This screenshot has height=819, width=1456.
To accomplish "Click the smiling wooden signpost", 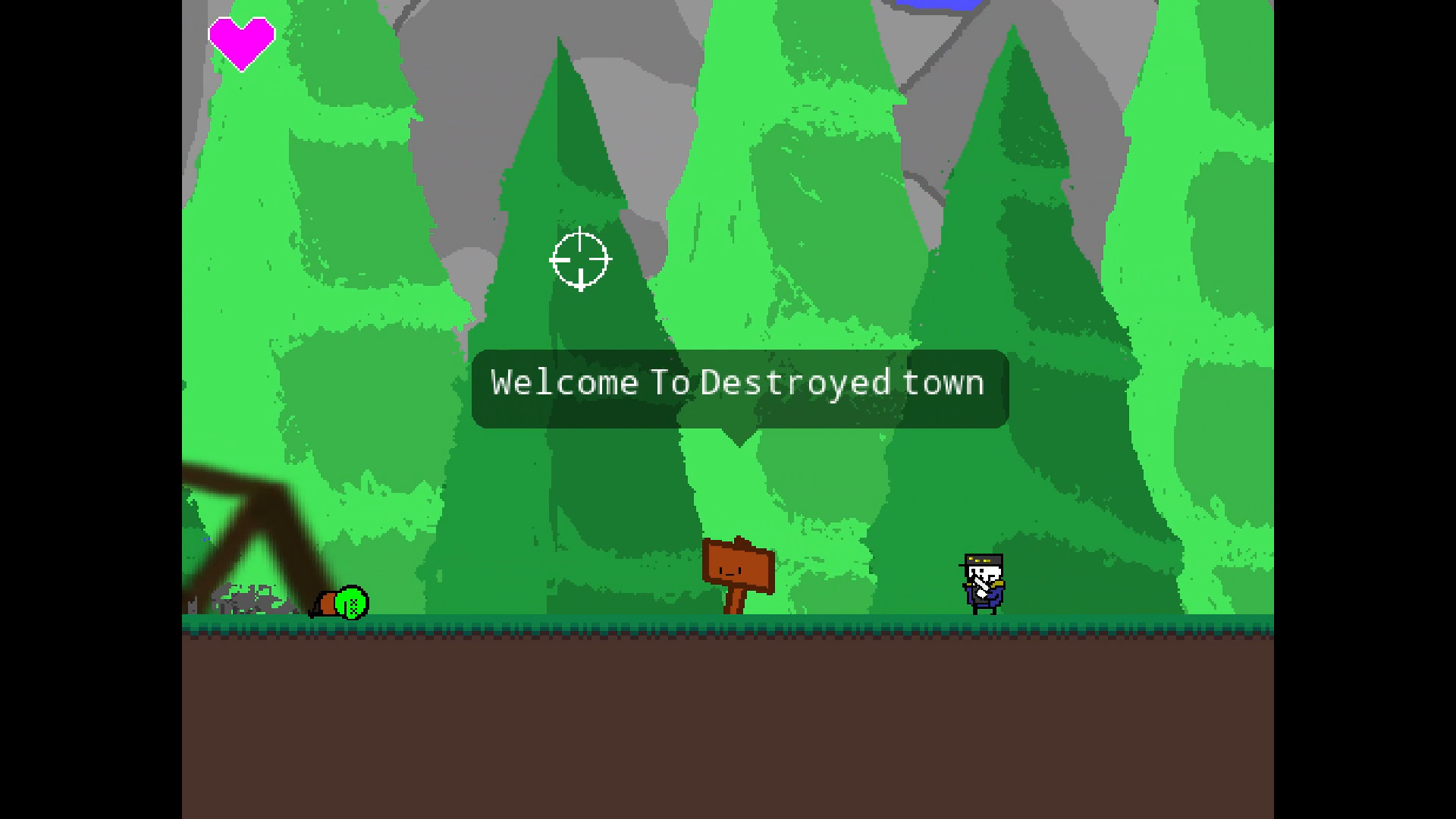I will (737, 565).
